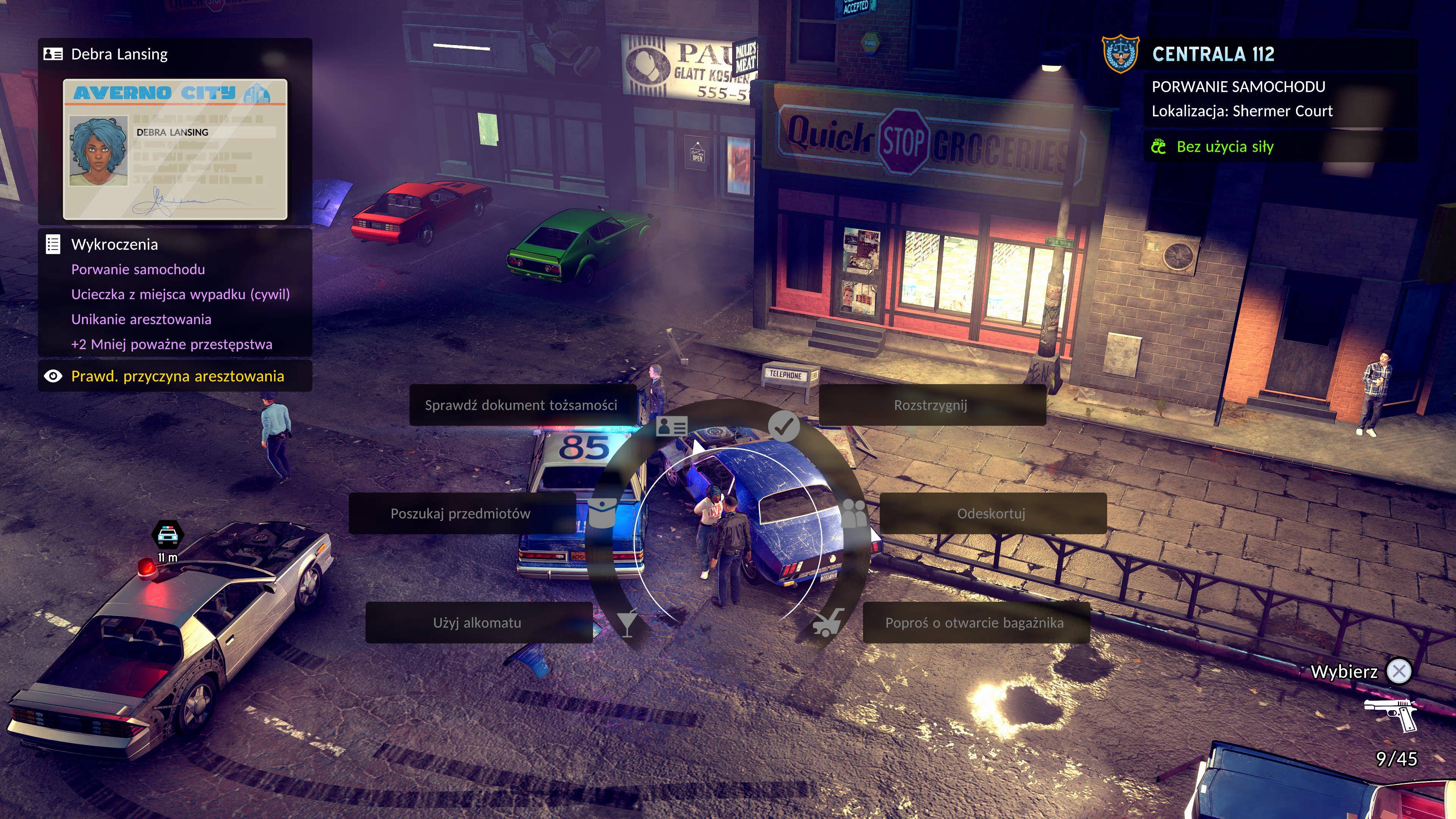Select 'Unikanie aresztowania' offense entry
Screen dimensions: 1456x819
[x=141, y=319]
